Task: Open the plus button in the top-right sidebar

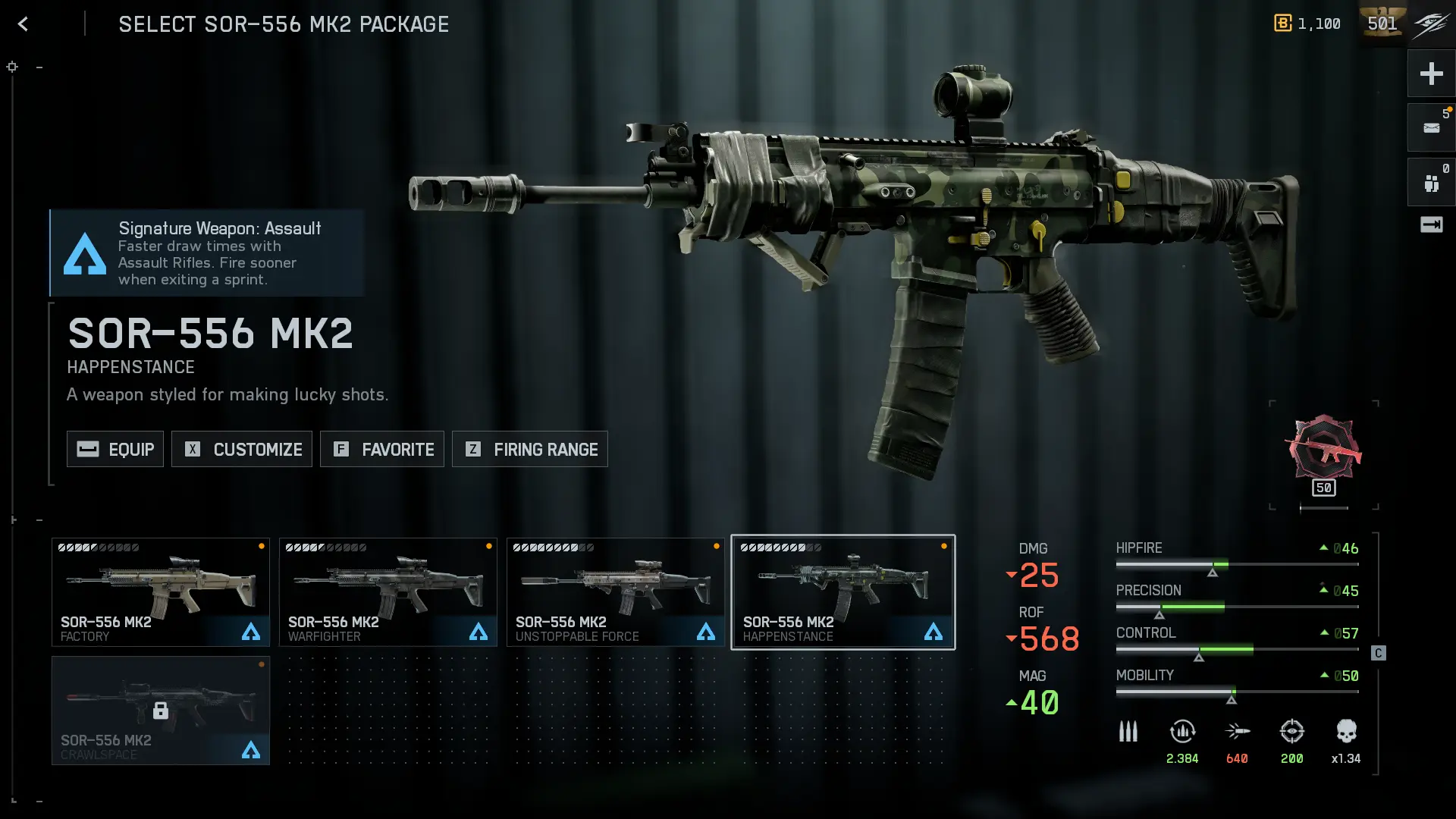Action: (1431, 74)
